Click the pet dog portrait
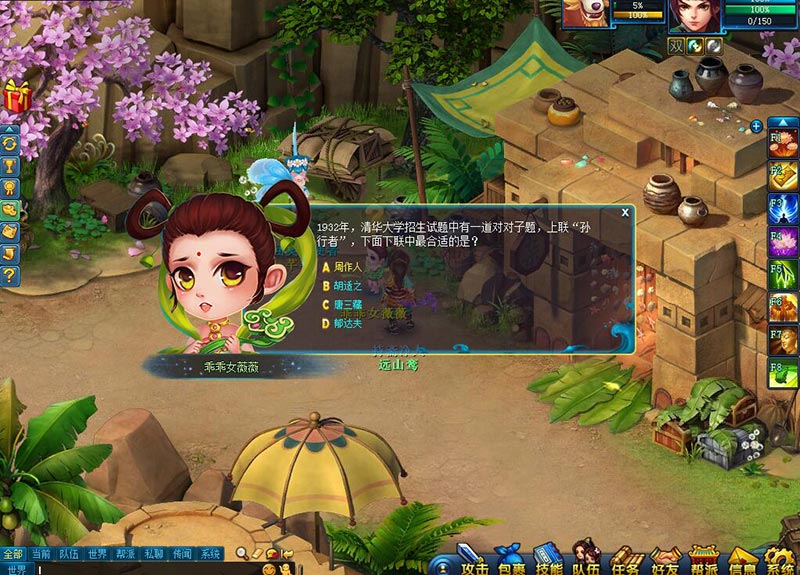The image size is (800, 575). [585, 12]
